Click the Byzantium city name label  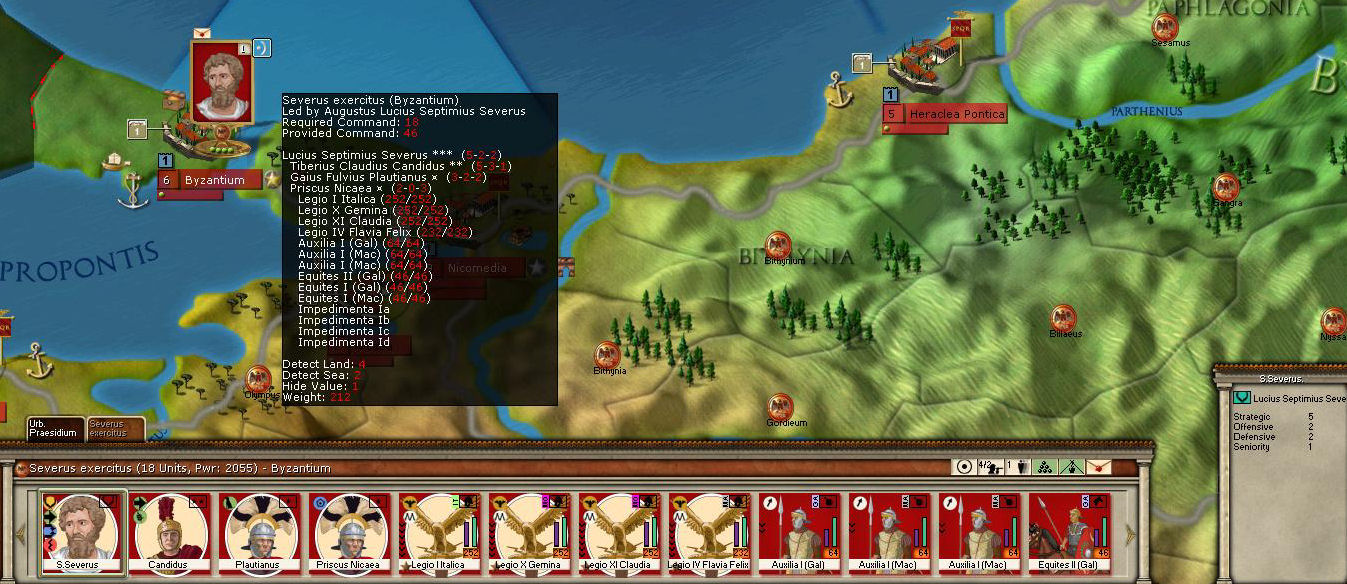click(214, 180)
